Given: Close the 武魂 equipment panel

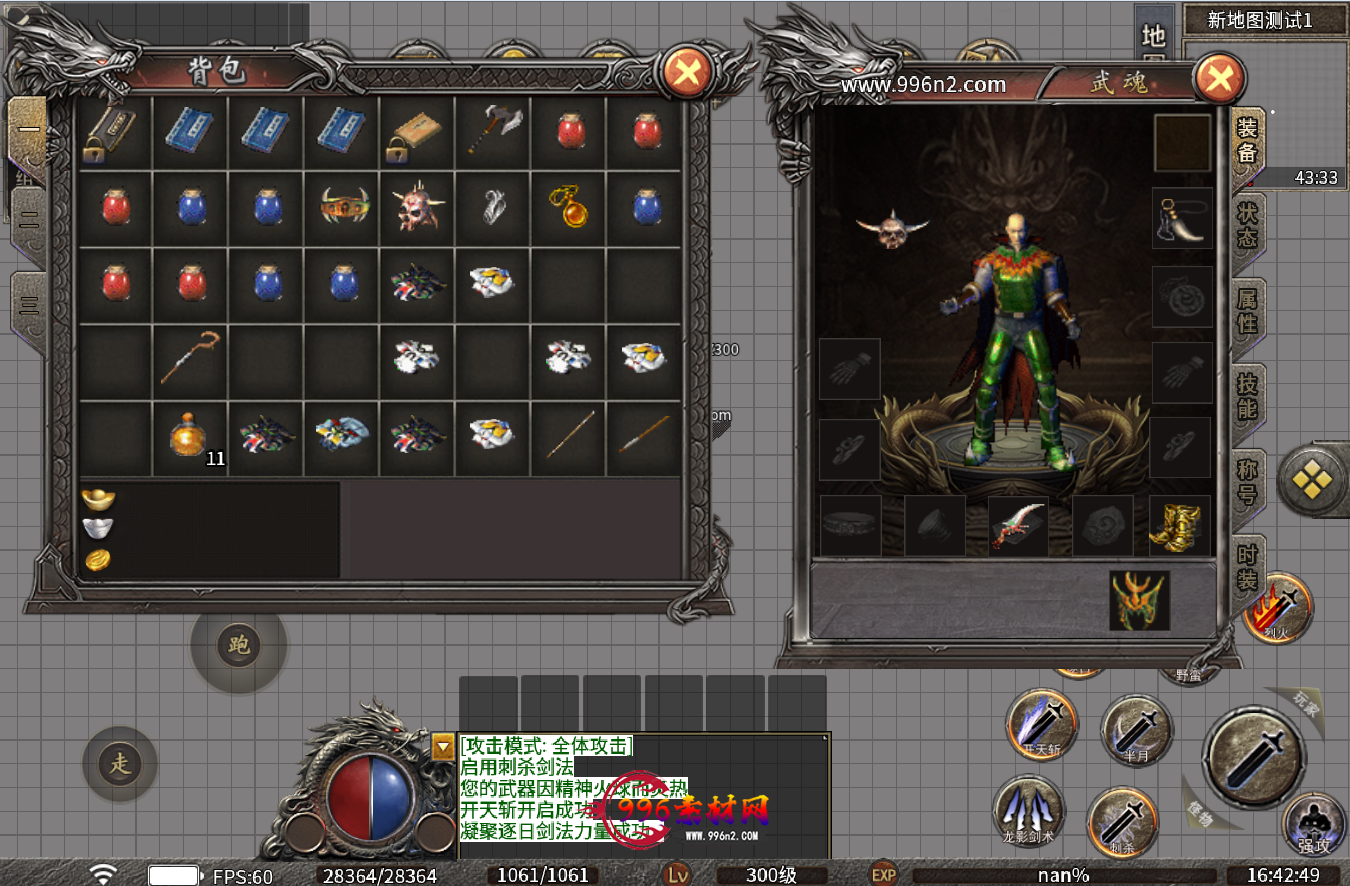Looking at the screenshot, I should pos(1219,79).
